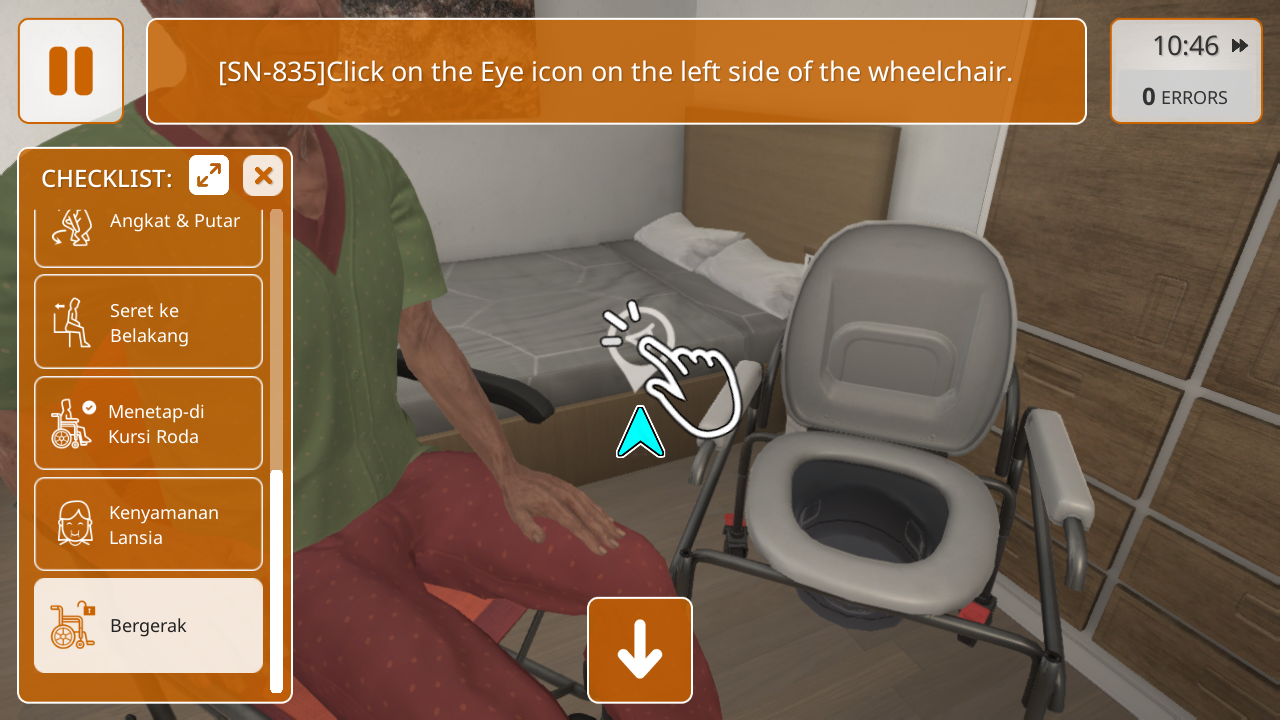This screenshot has width=1280, height=720.
Task: Expand the checklist panel
Action: [209, 176]
